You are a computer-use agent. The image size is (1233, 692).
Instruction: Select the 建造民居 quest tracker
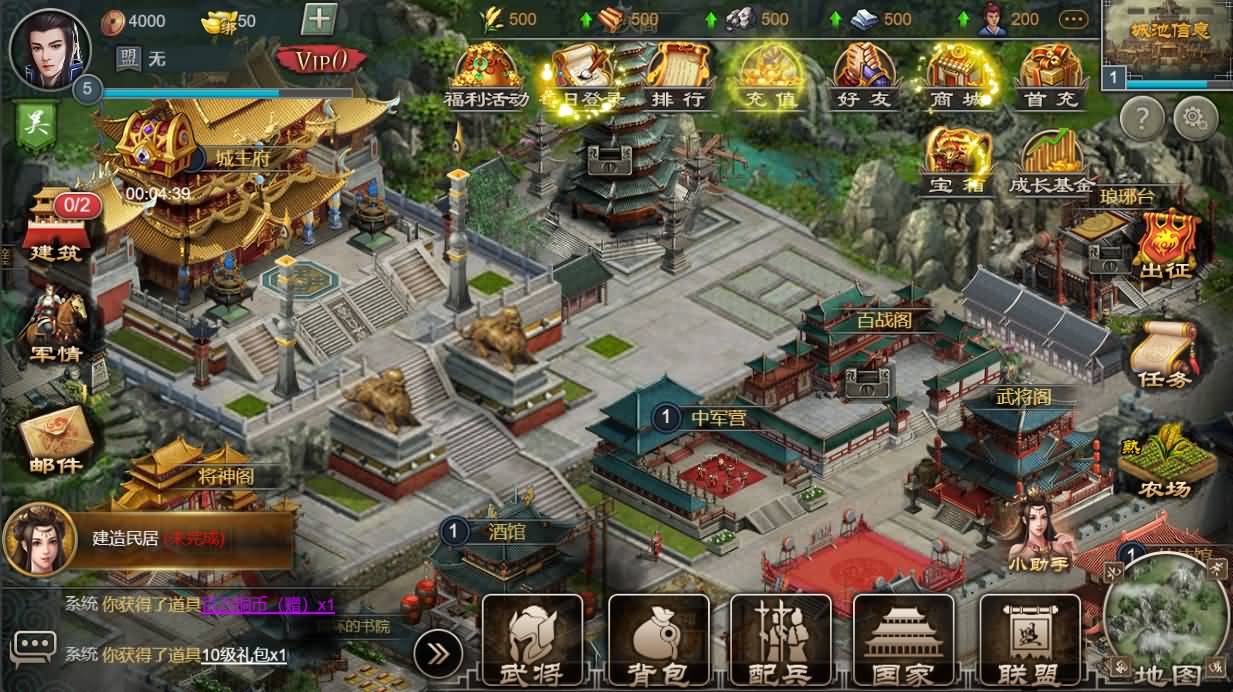click(150, 539)
